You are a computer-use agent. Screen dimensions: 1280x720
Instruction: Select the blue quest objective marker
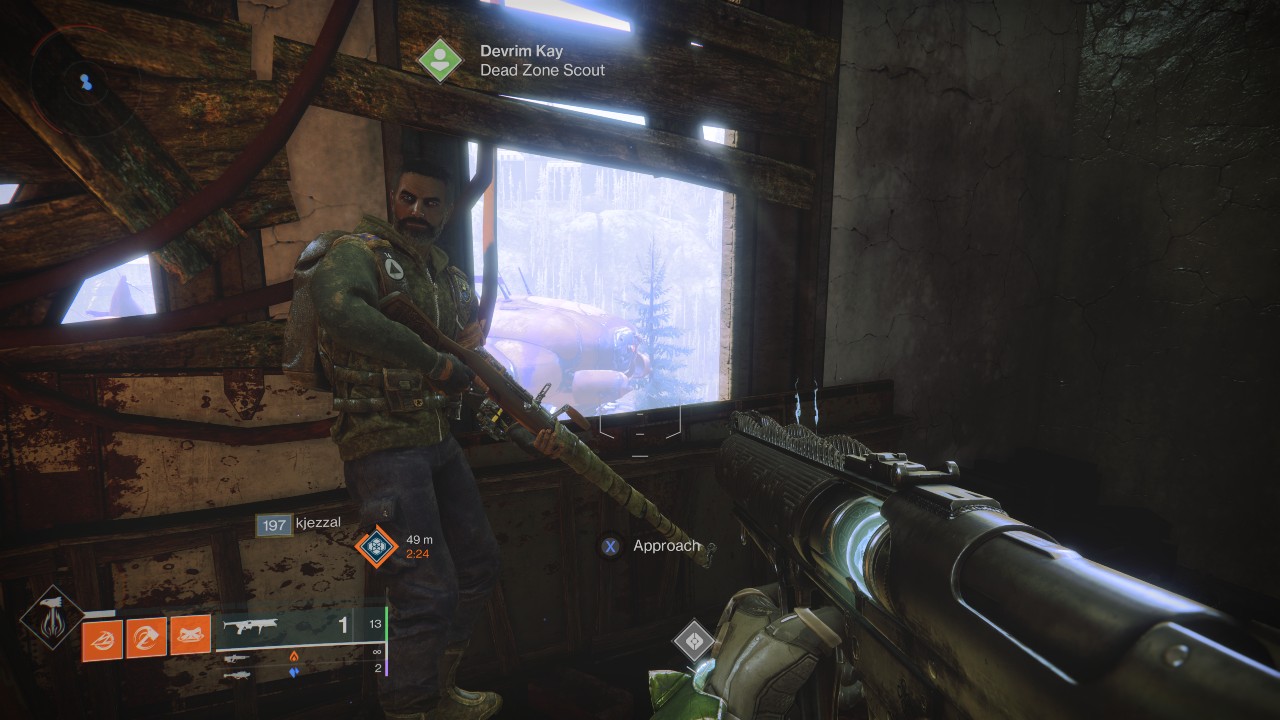pyautogui.click(x=377, y=546)
